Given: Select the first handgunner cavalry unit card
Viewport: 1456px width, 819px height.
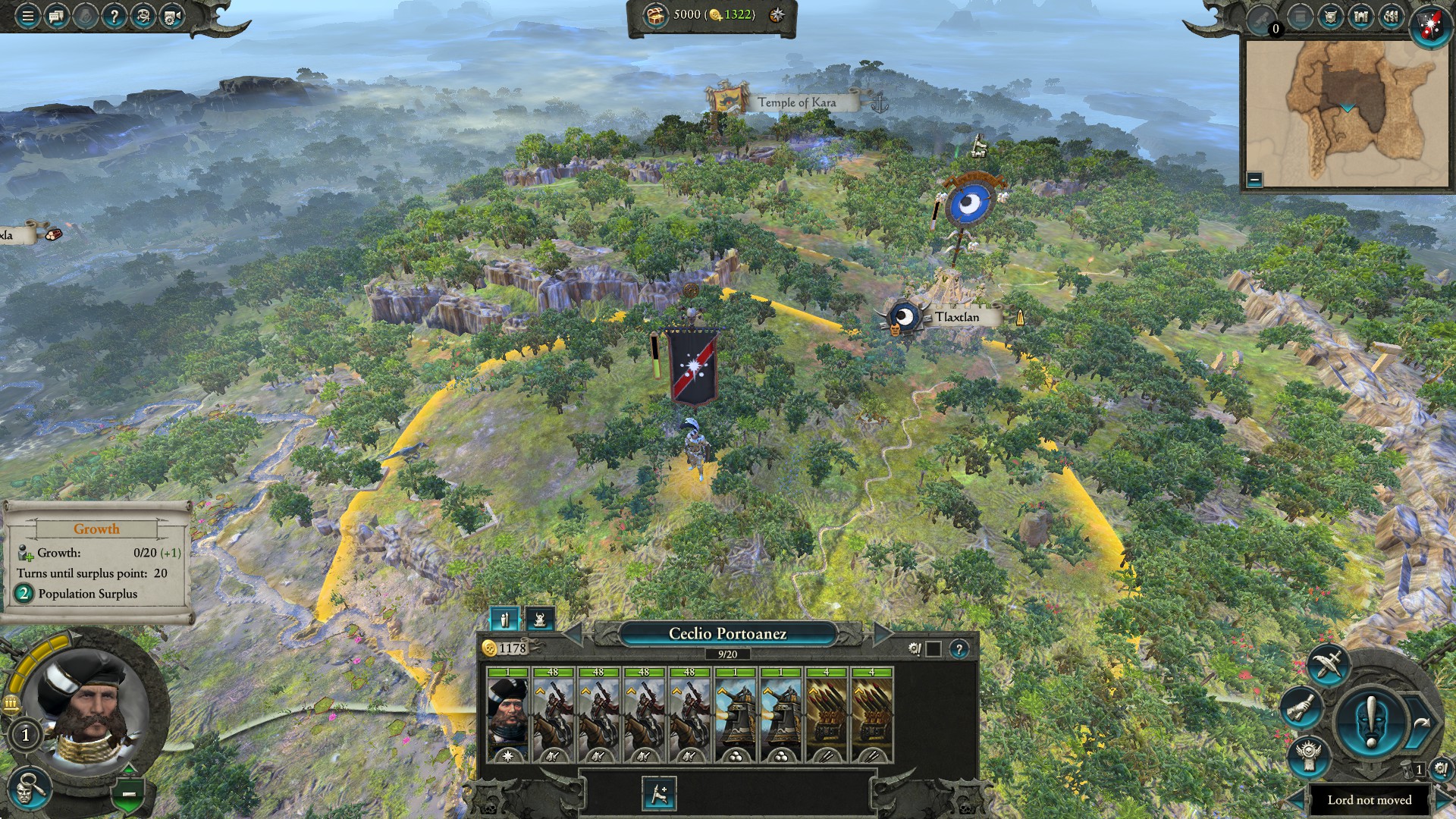Looking at the screenshot, I should [553, 714].
